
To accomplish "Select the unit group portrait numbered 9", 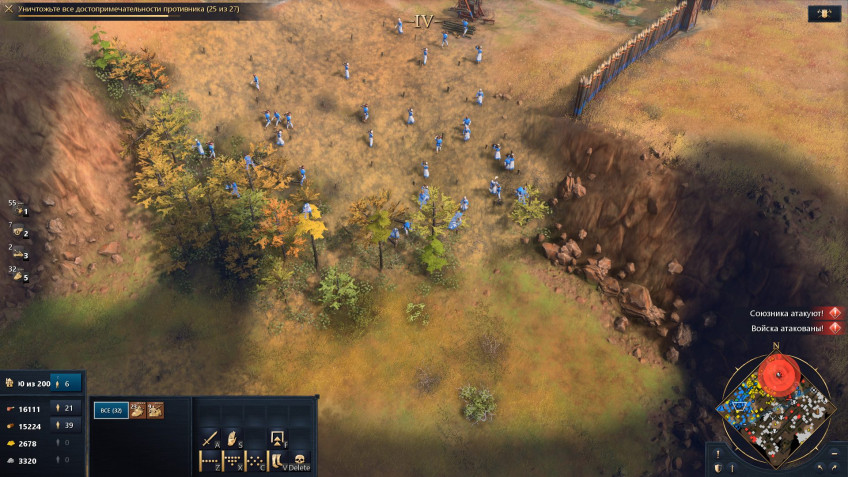I will 155,410.
